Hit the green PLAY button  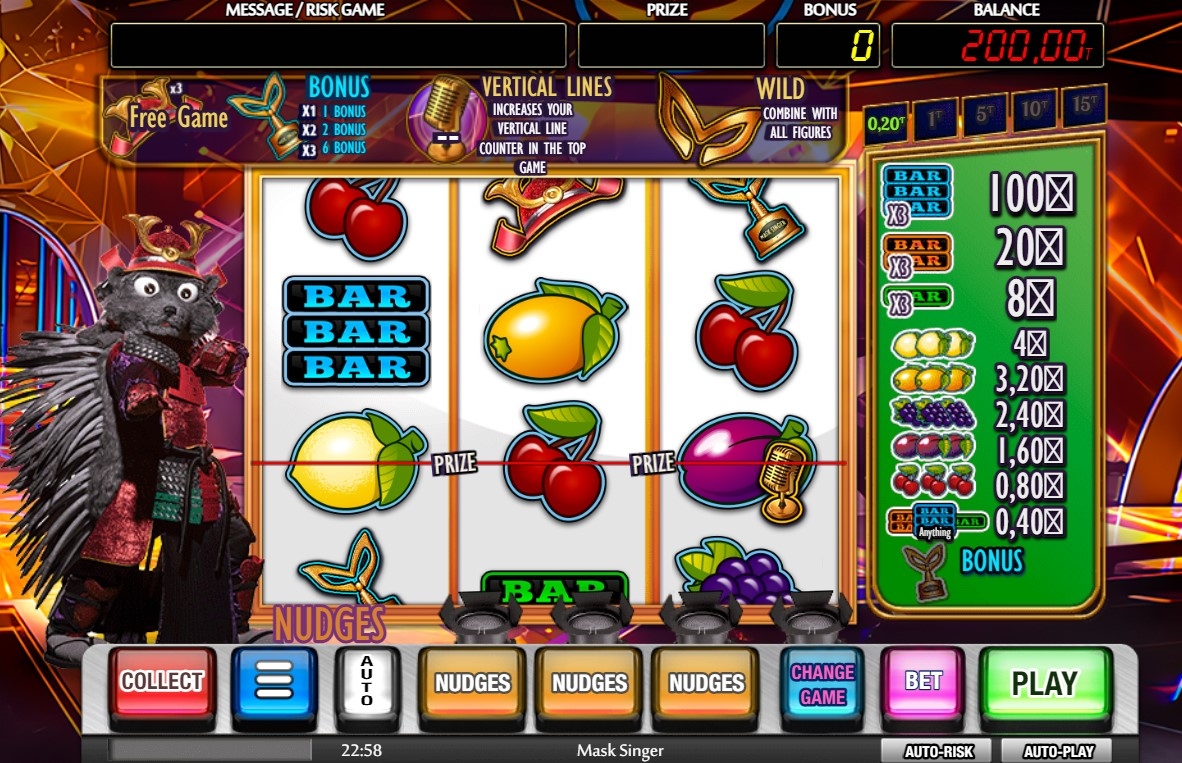(x=1045, y=684)
